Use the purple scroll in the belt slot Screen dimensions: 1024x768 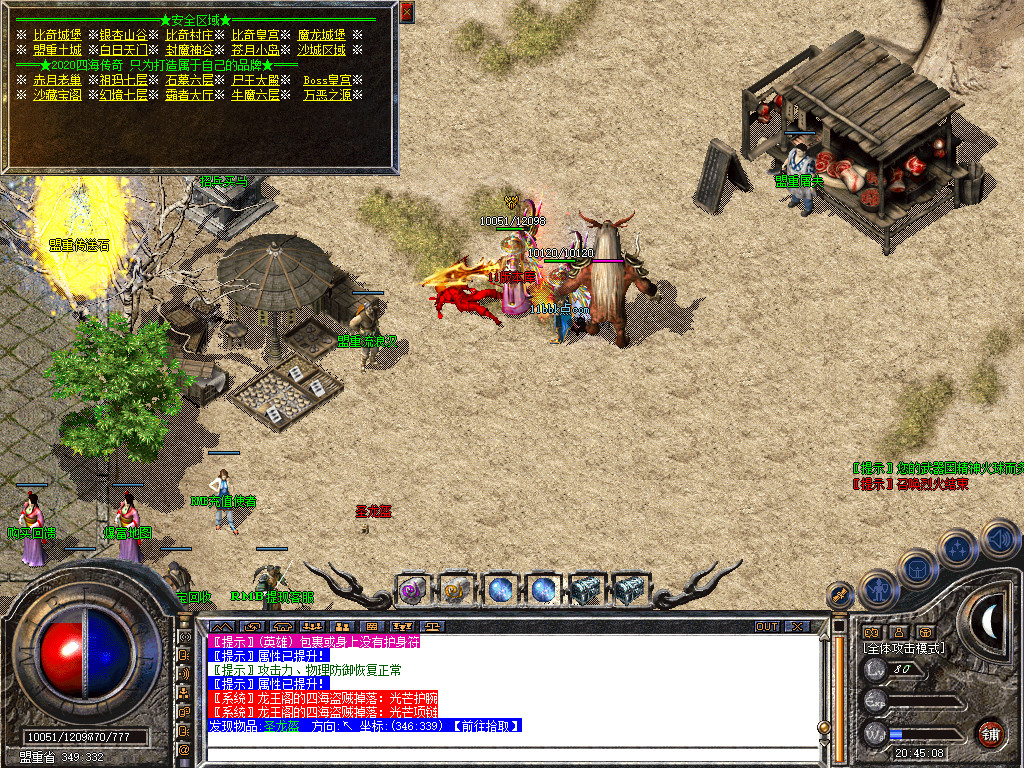point(414,590)
